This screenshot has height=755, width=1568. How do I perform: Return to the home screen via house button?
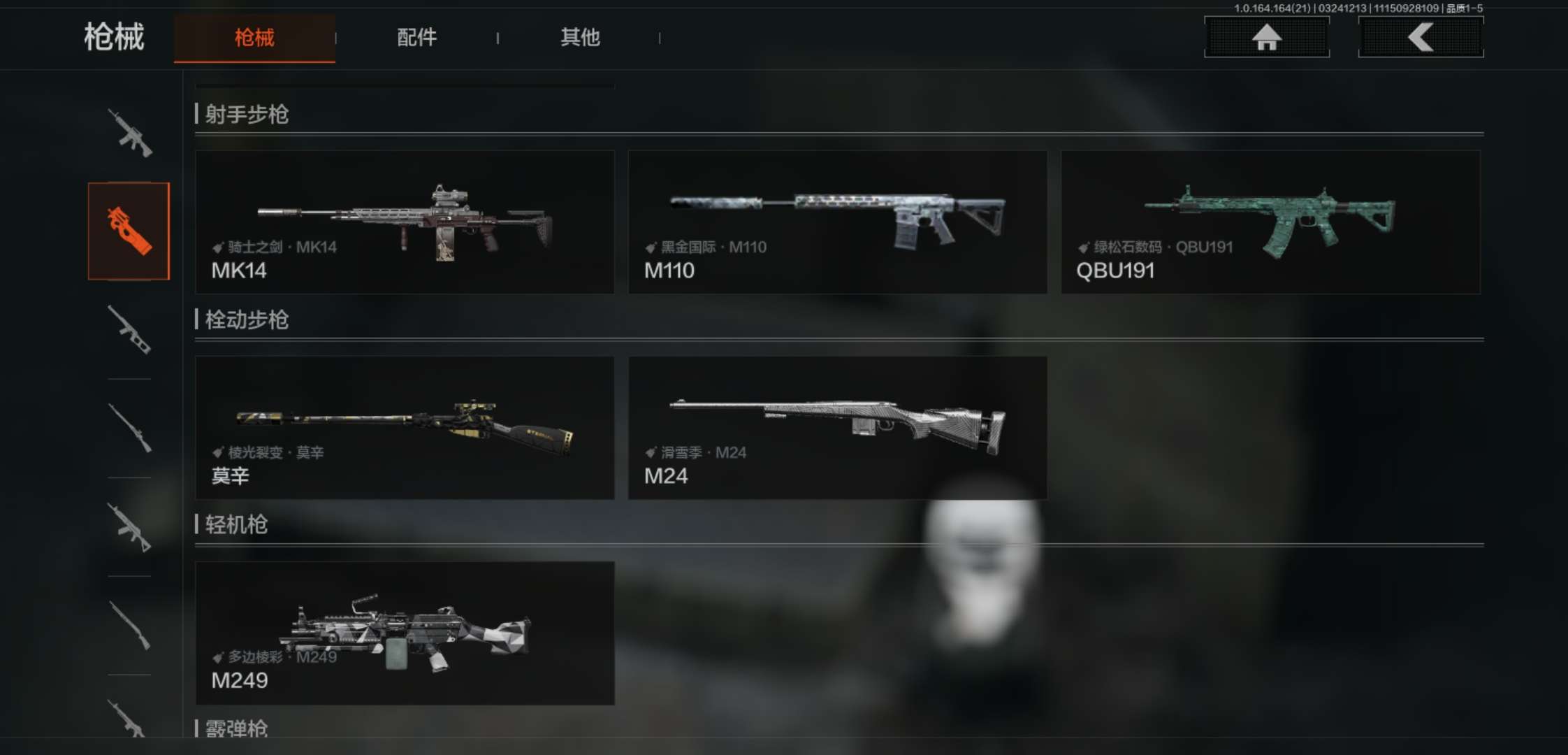(x=1266, y=37)
